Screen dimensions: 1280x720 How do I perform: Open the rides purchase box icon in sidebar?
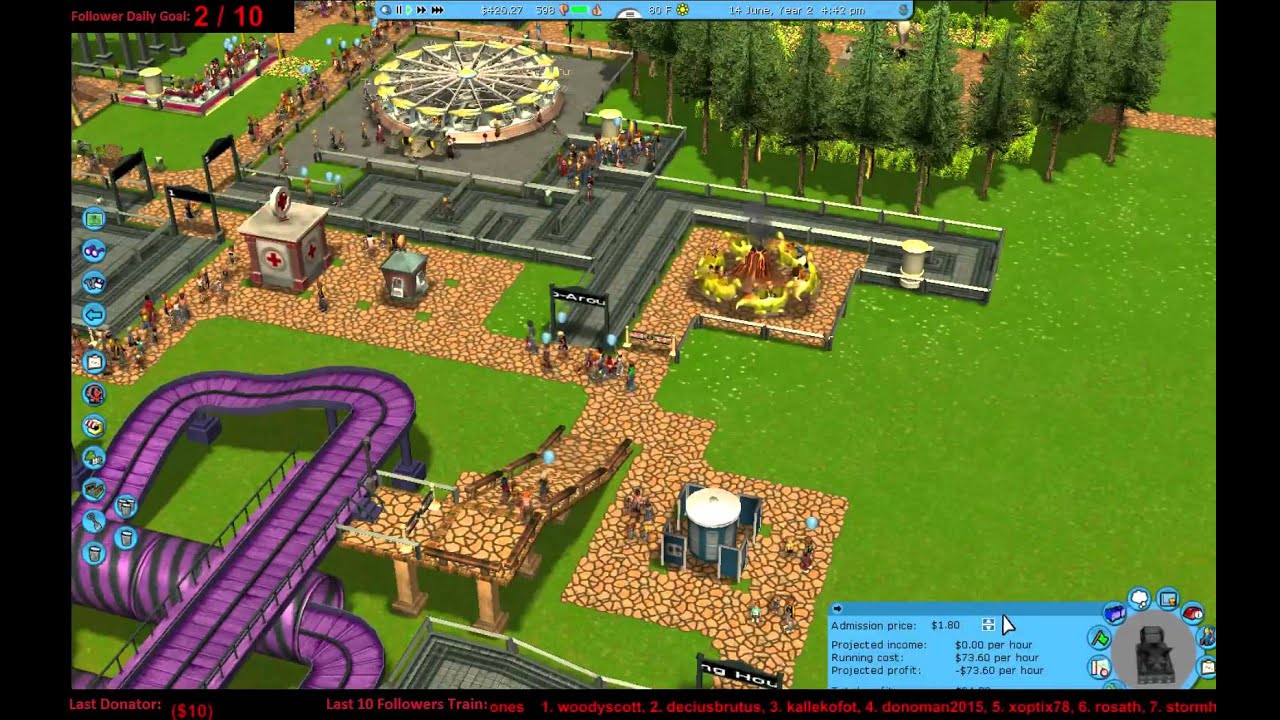pos(93,486)
